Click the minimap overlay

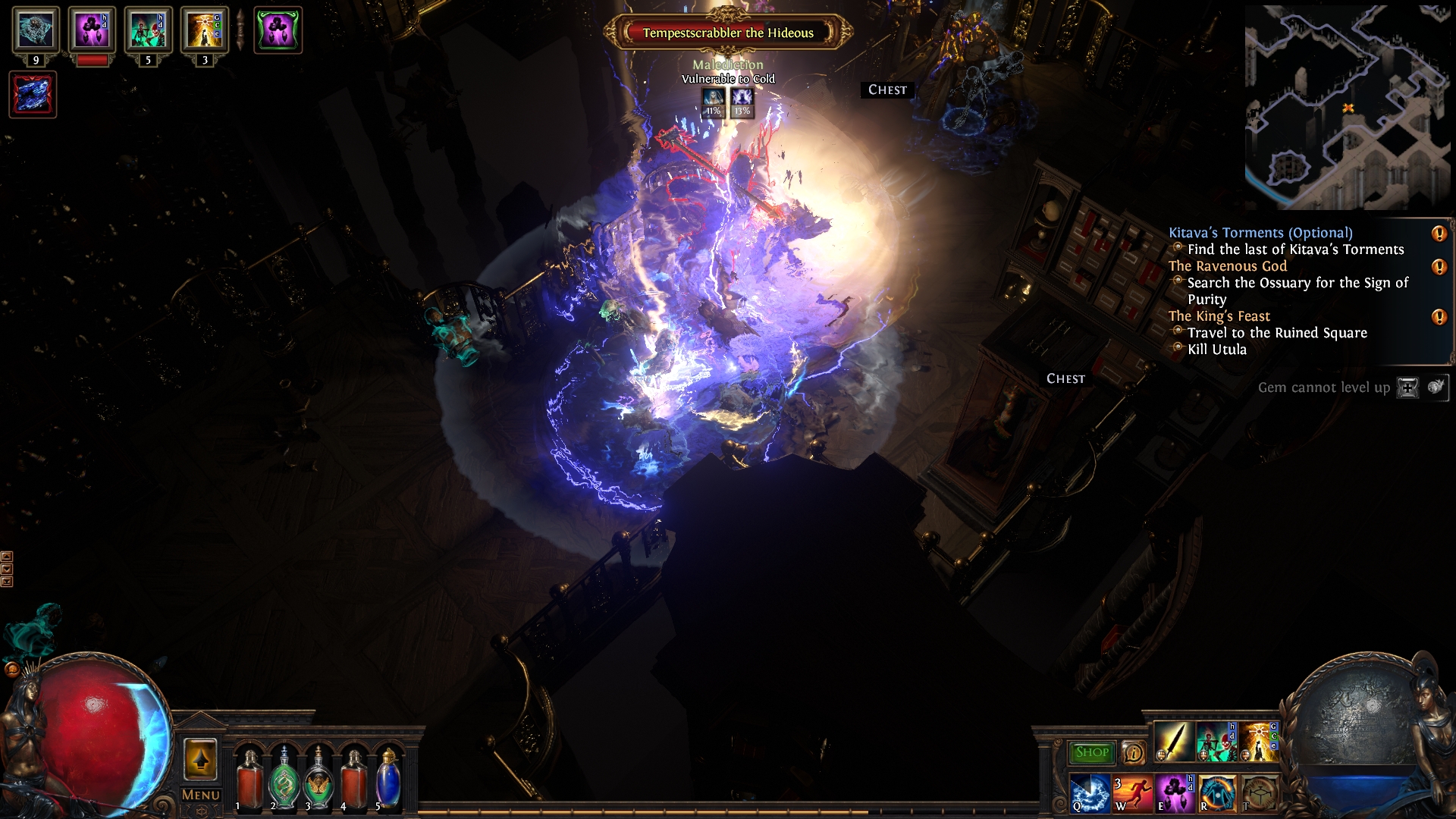pyautogui.click(x=1348, y=108)
